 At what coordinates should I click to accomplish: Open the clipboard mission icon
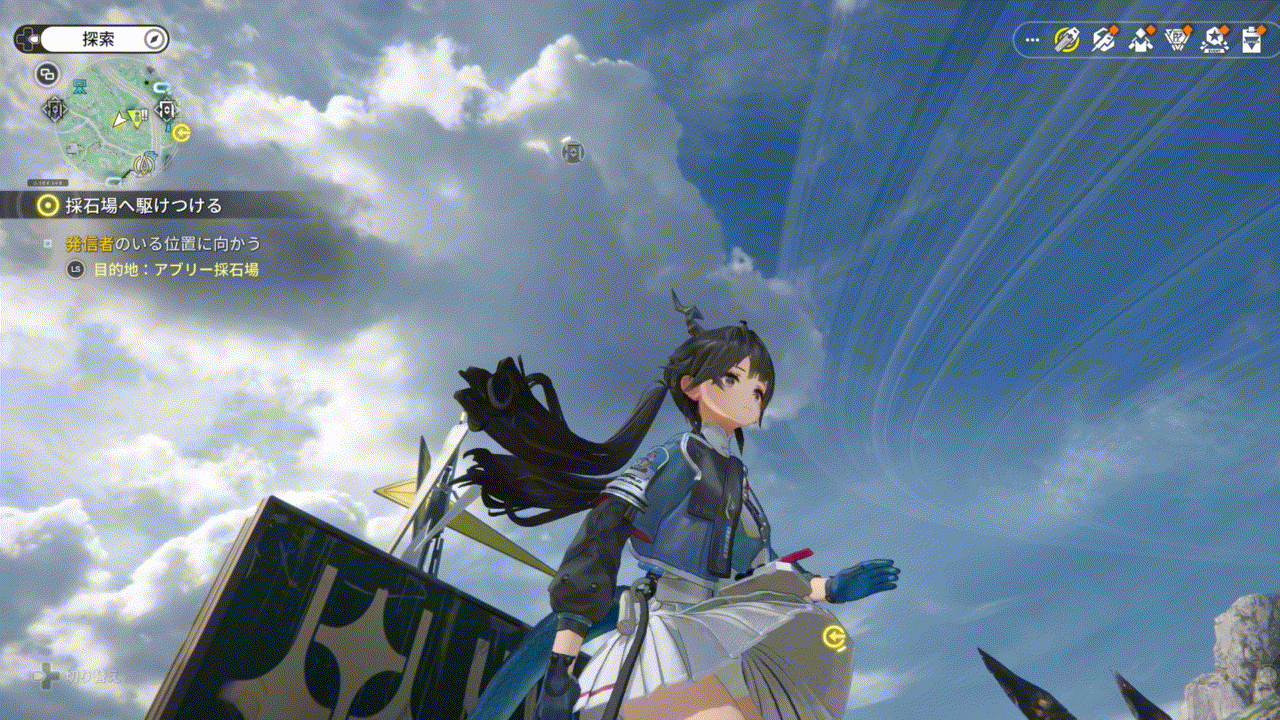[1251, 40]
